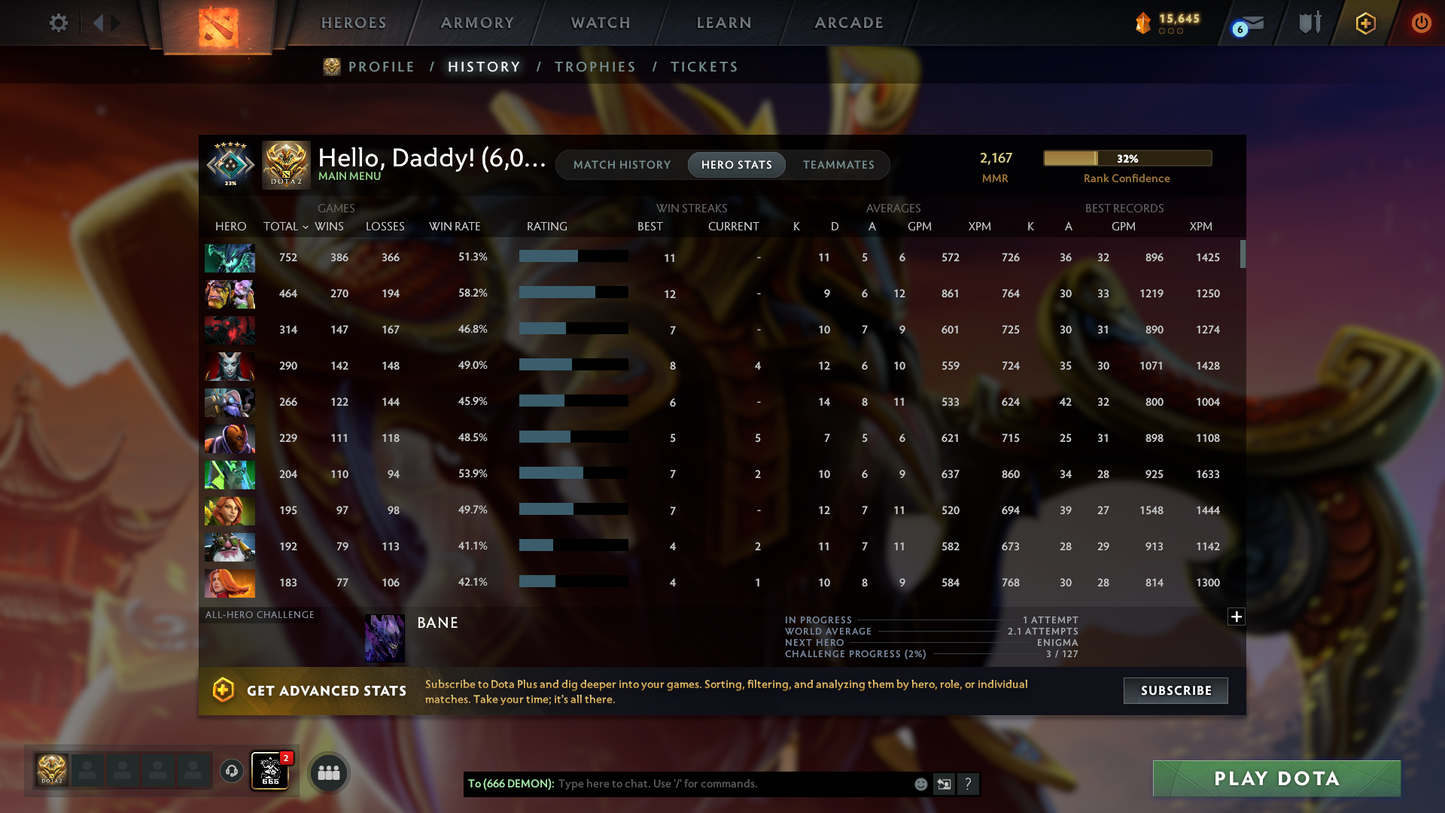The width and height of the screenshot is (1445, 813).
Task: Switch to the TROPHIES tab
Action: tap(595, 66)
